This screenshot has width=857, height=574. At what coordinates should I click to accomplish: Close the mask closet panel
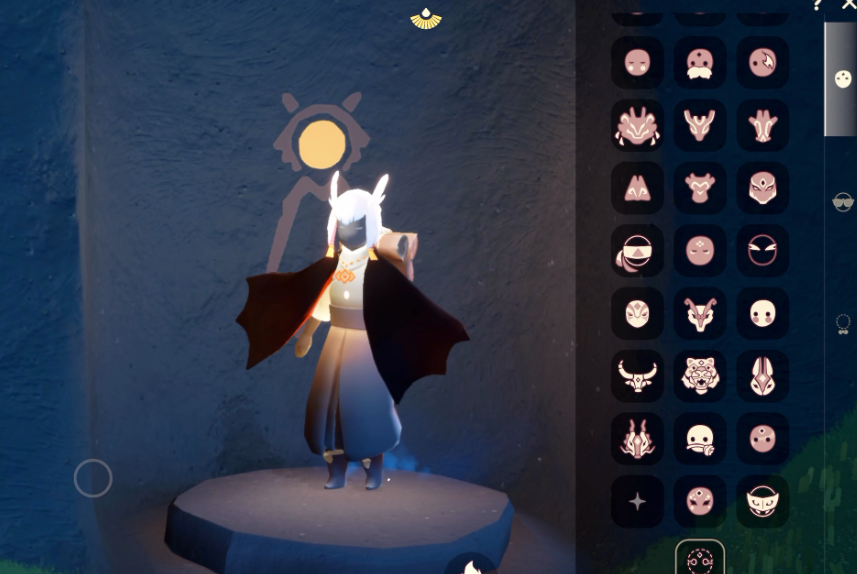849,5
